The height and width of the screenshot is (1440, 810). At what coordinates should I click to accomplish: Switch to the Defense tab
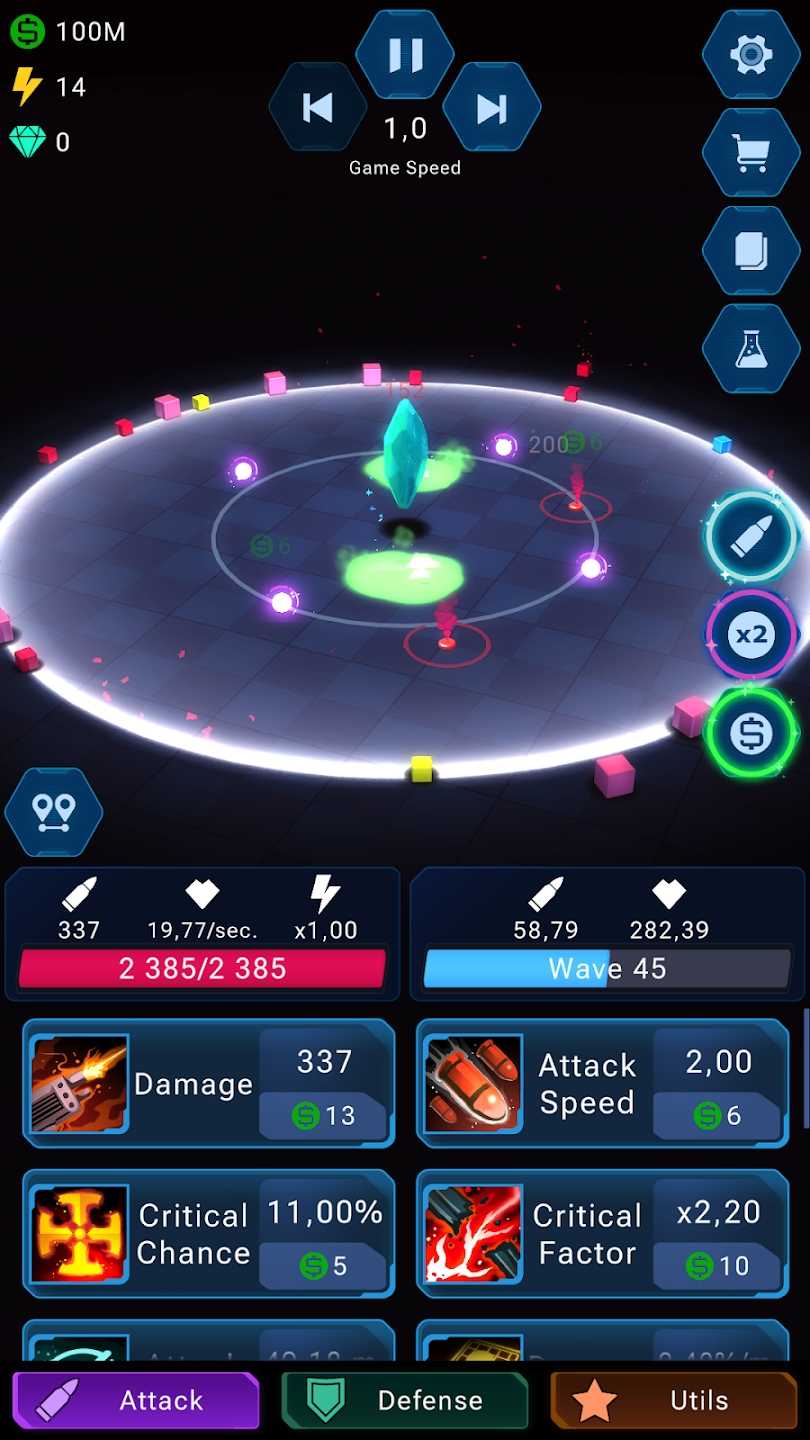point(405,1400)
